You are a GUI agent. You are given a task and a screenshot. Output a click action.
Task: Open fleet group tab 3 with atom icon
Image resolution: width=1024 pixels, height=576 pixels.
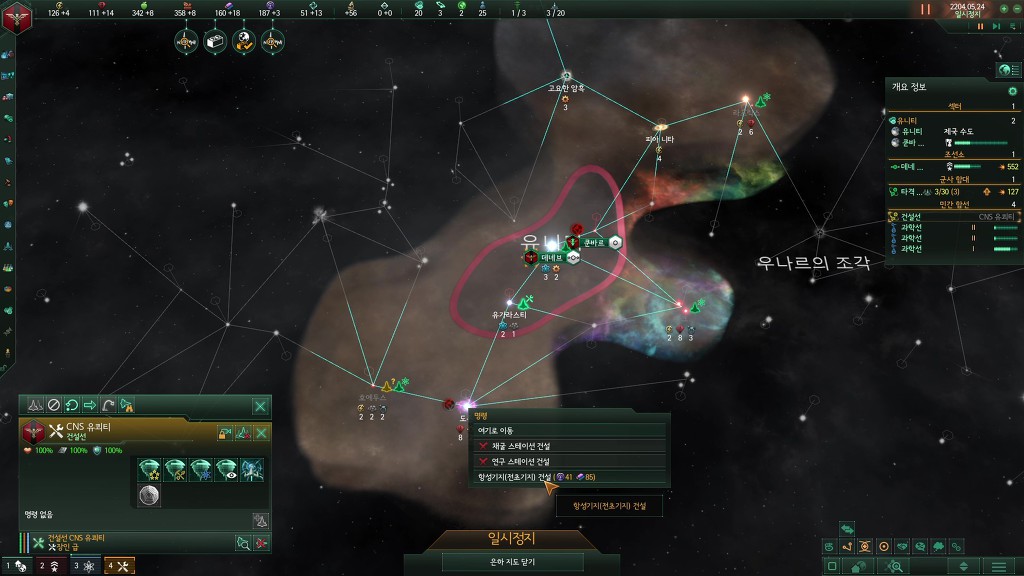tap(83, 566)
